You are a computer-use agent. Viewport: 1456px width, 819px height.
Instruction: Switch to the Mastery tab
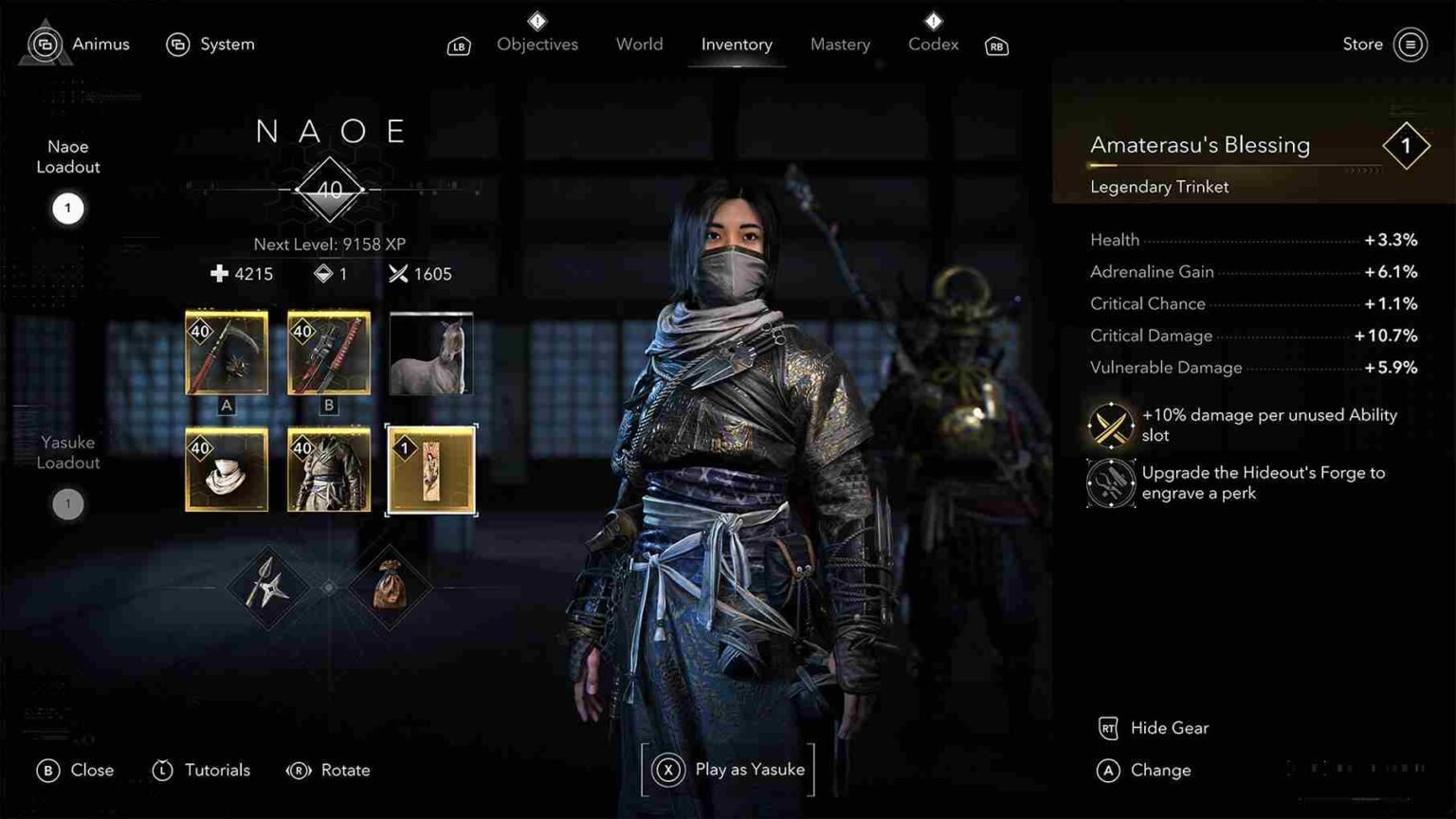point(840,44)
